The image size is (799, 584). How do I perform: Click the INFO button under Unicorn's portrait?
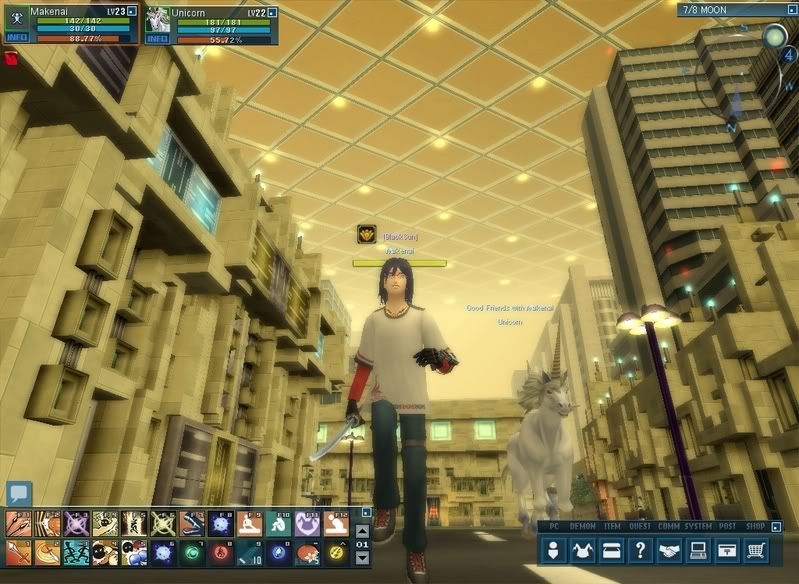(158, 39)
